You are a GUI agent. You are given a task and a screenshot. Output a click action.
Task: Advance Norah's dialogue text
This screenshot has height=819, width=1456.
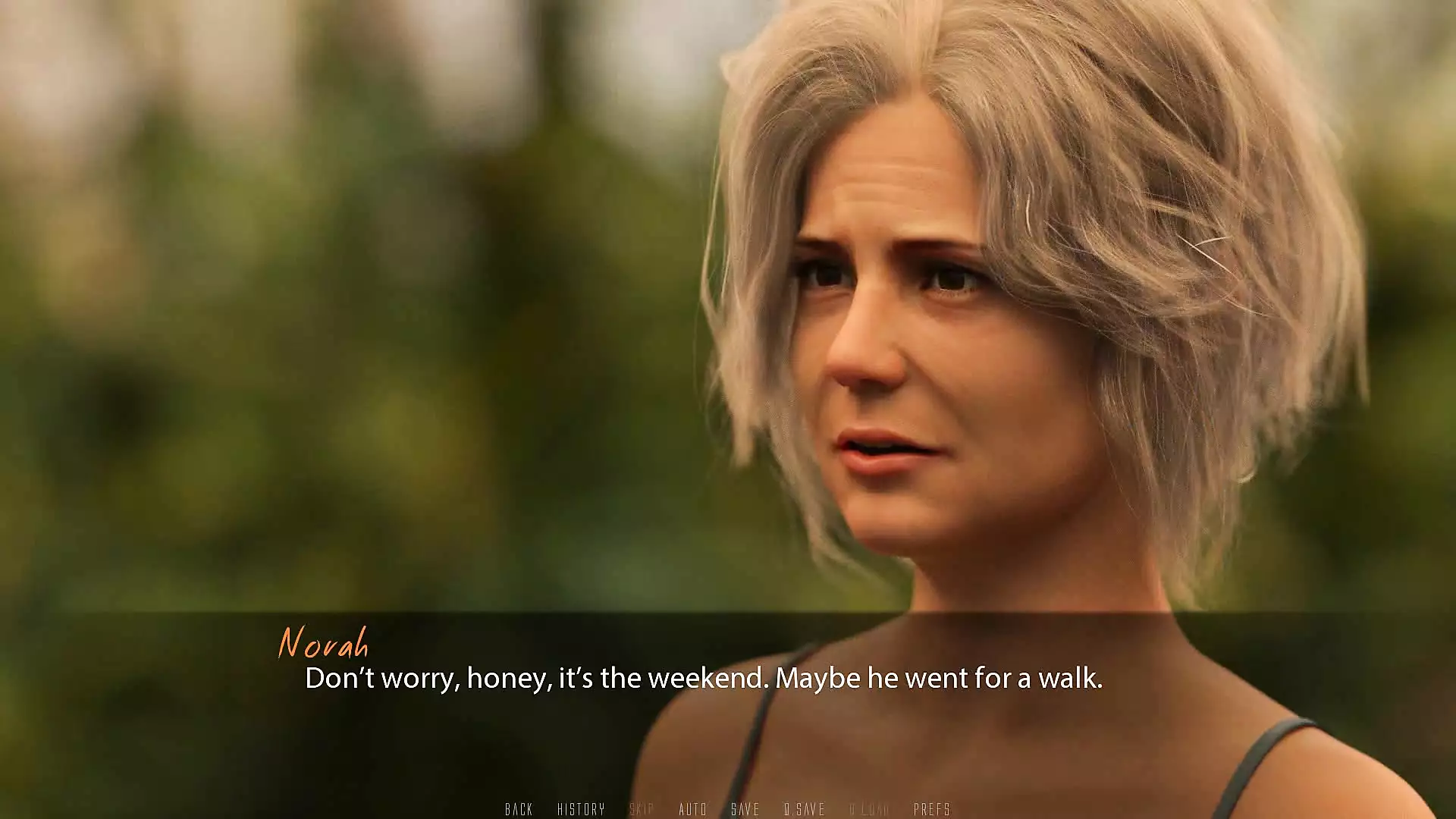point(703,678)
